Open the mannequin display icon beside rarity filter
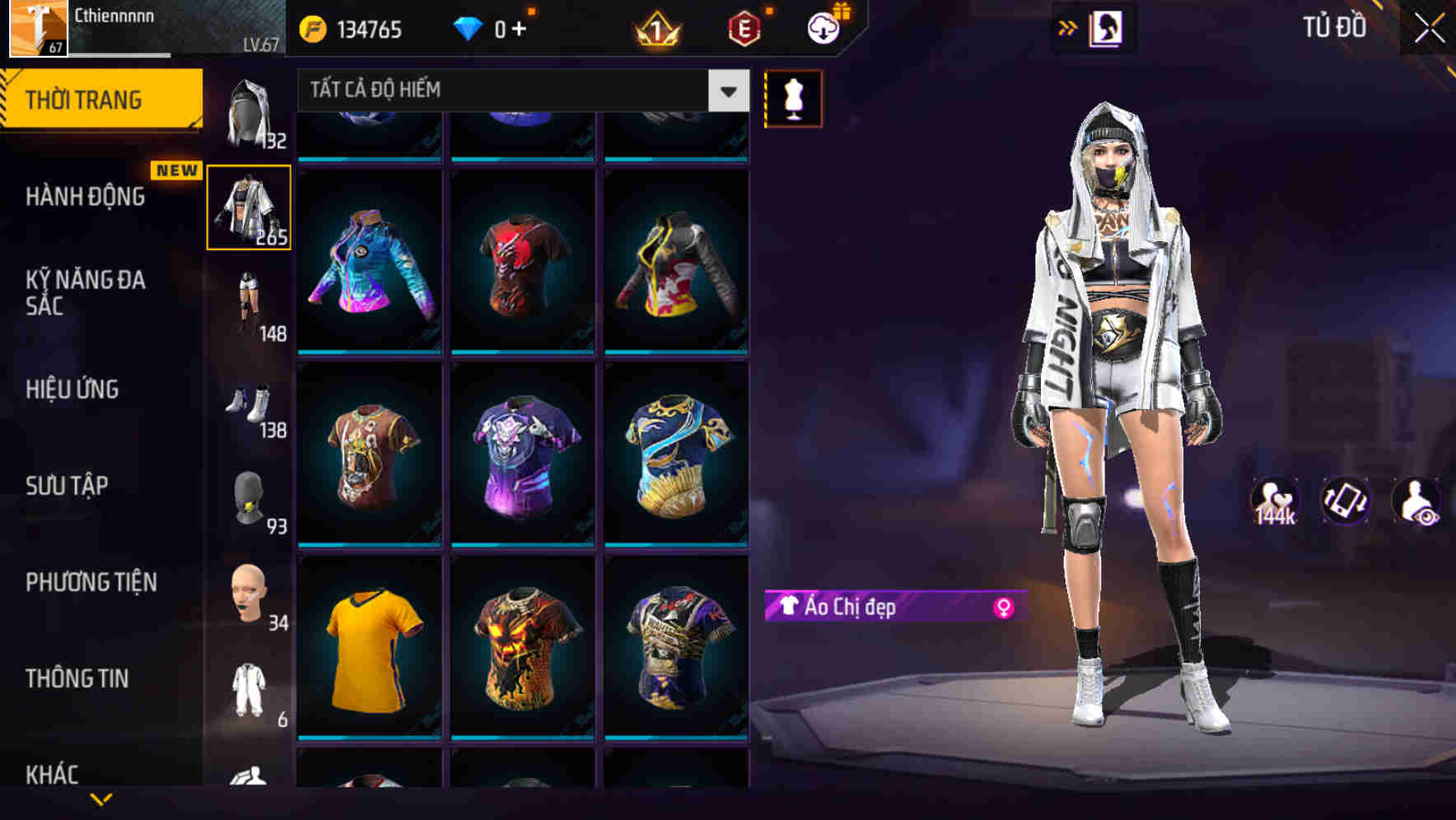The width and height of the screenshot is (1456, 820). coord(791,98)
